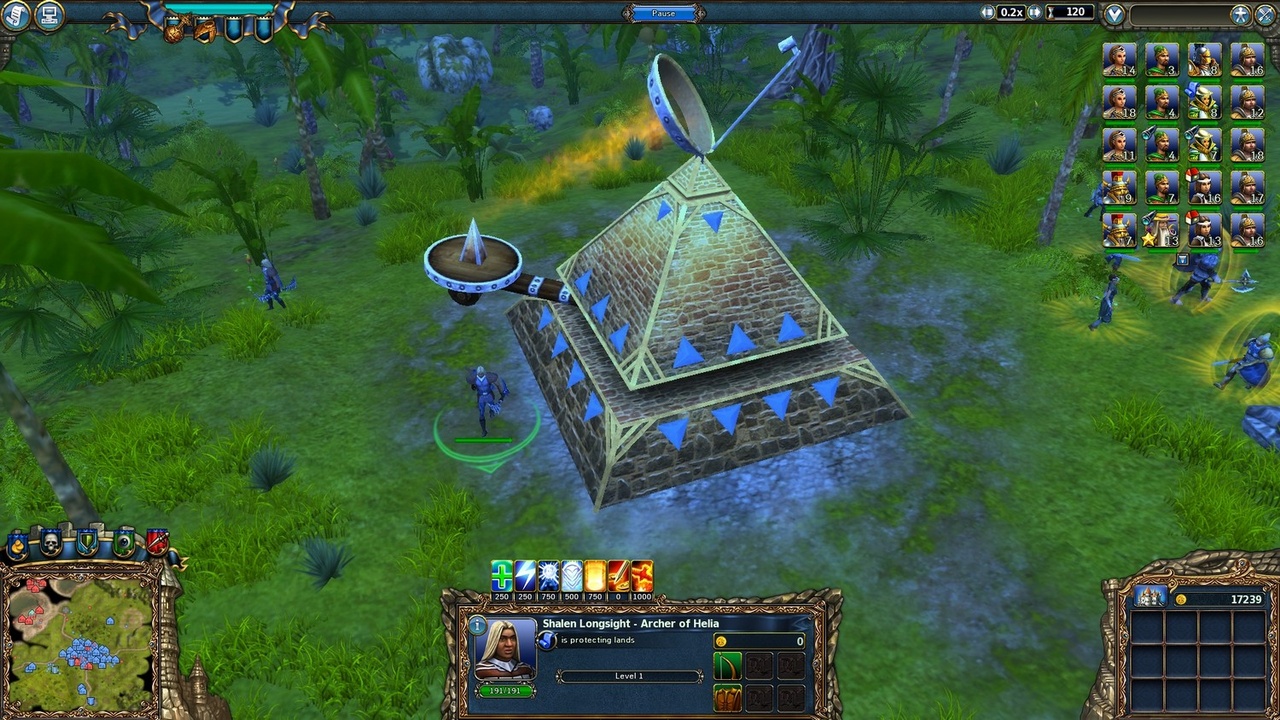Expand the chevron menu beside the timer
Viewport: 1280px width, 720px height.
[x=1113, y=12]
